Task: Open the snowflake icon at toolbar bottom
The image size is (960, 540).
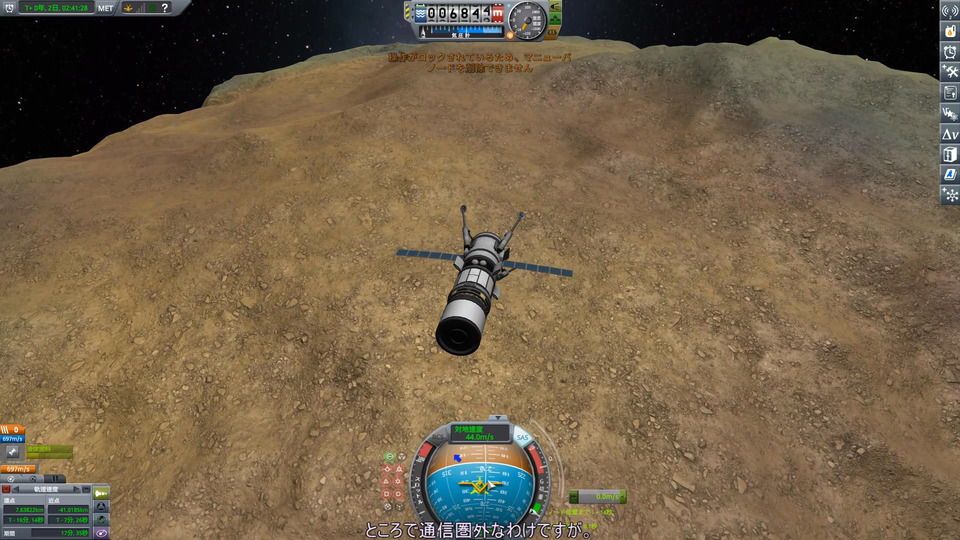Action: [x=950, y=194]
